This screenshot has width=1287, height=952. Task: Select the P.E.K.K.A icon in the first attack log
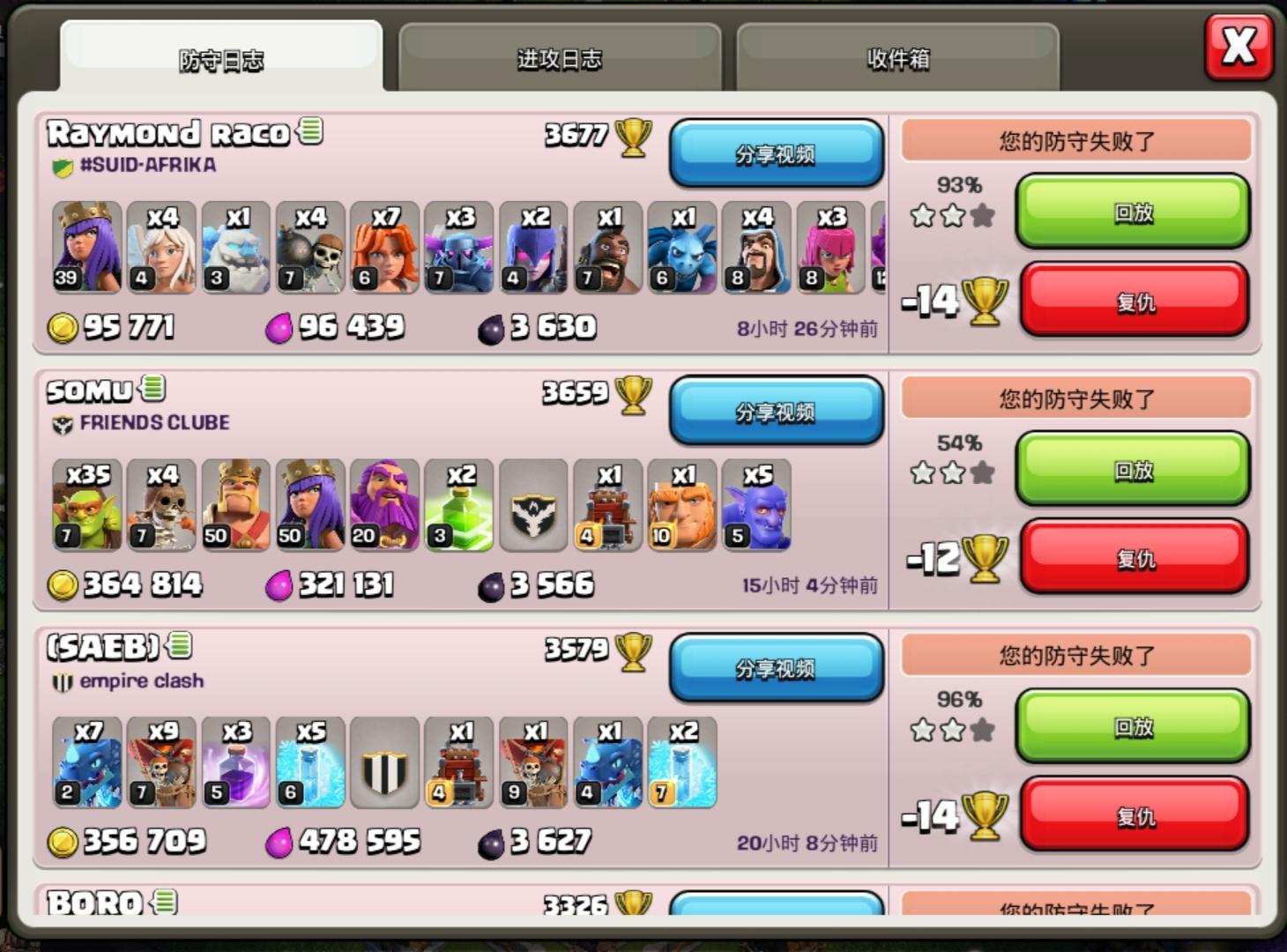coord(458,247)
